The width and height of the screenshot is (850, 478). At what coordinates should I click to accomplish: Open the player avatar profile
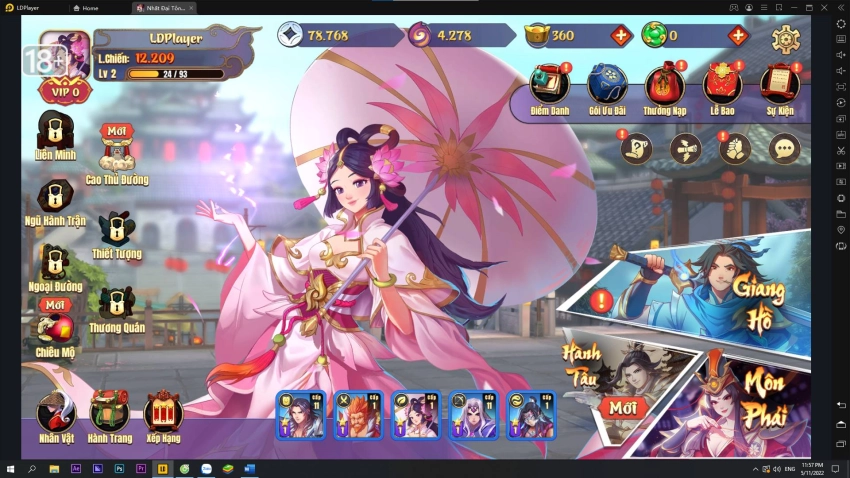66,55
